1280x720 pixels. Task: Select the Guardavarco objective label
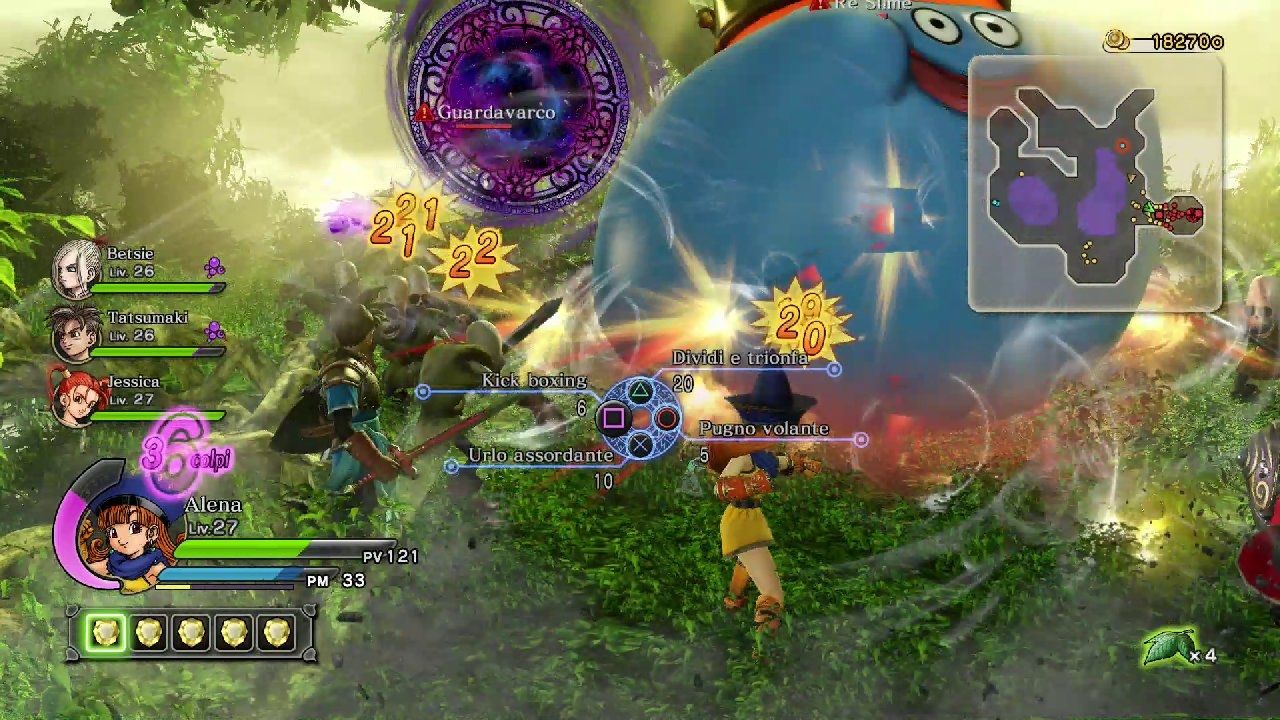click(x=495, y=113)
